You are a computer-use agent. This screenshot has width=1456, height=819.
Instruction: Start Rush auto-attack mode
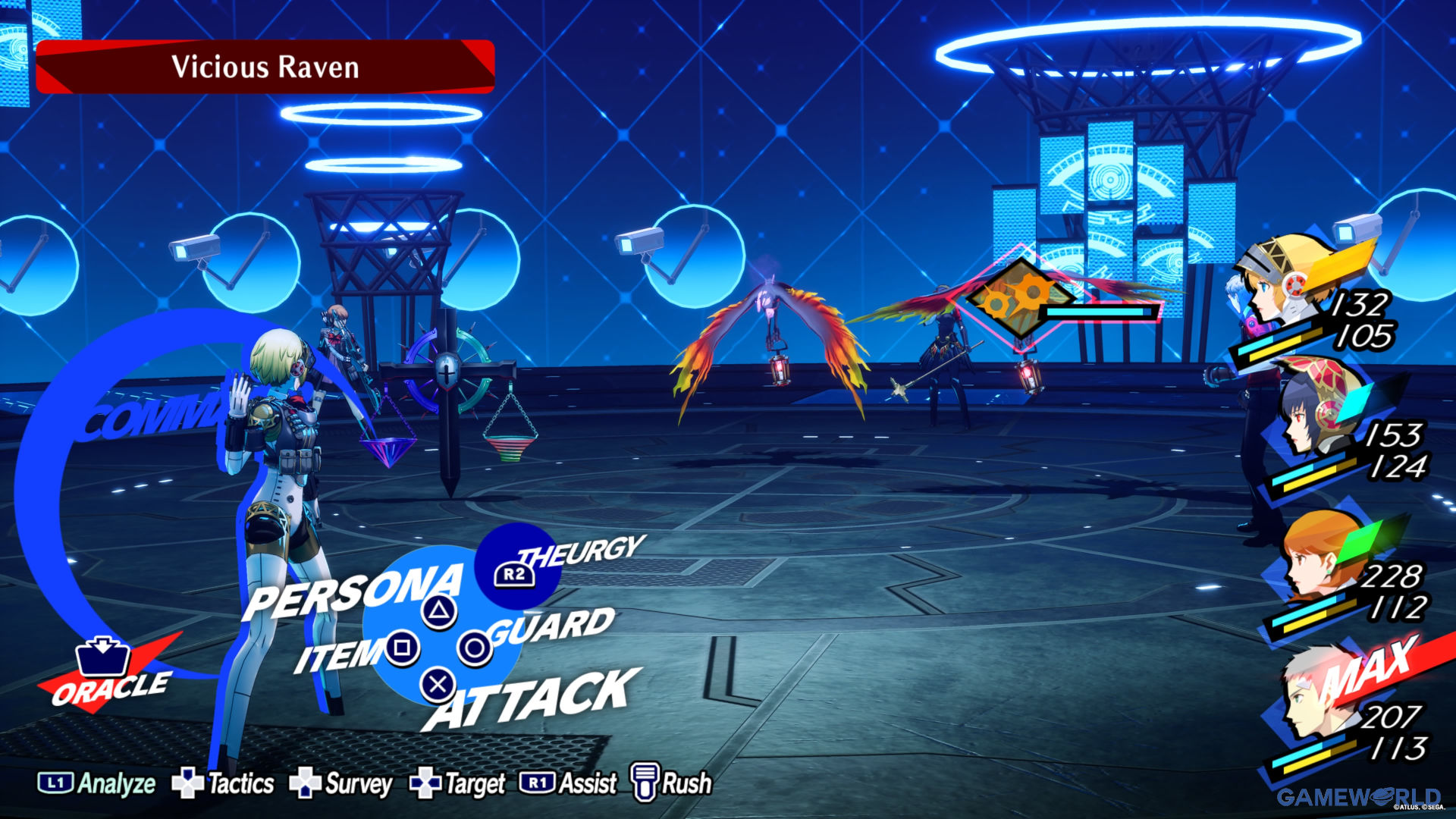click(672, 783)
